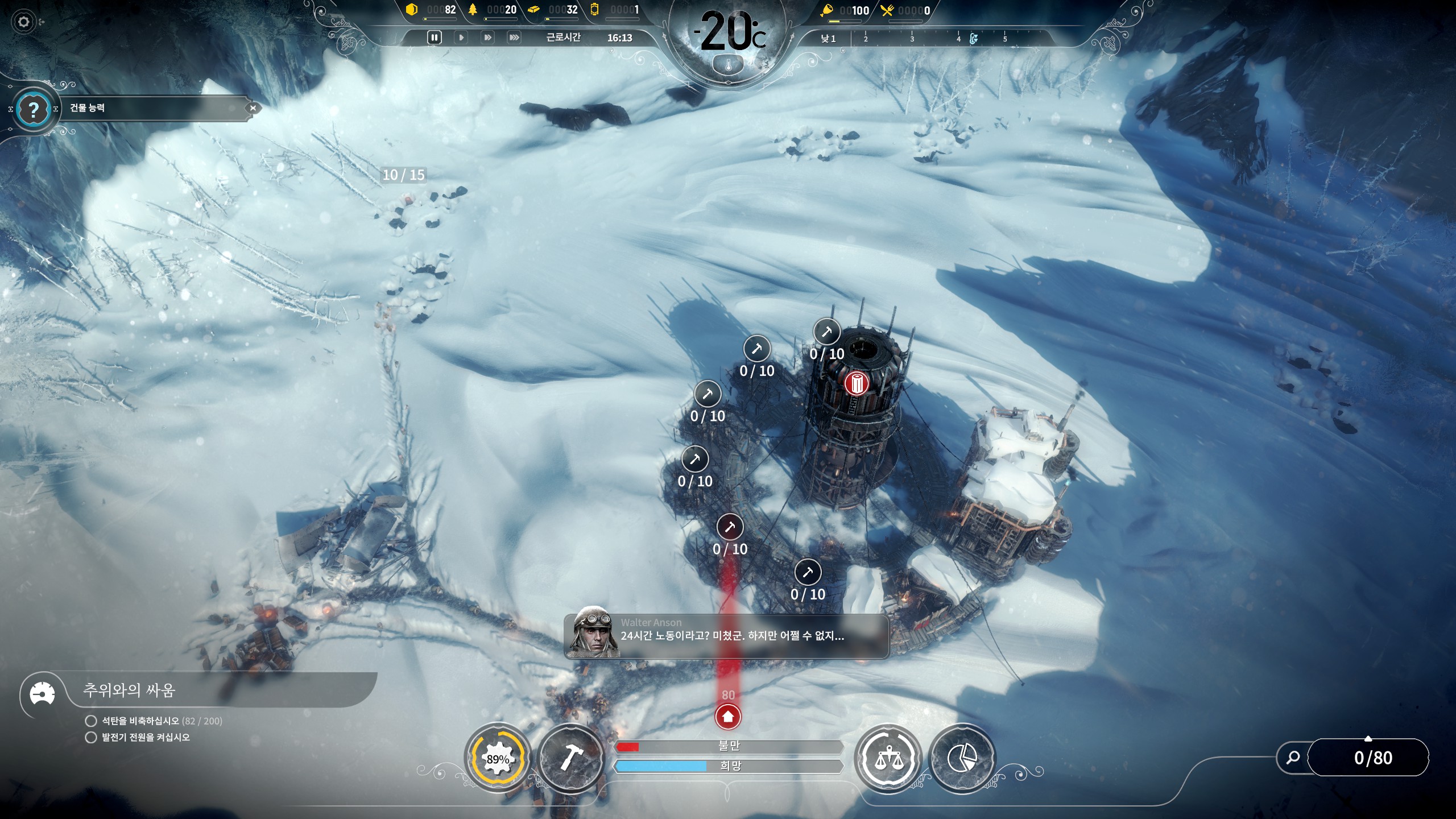1456x819 pixels.
Task: Toggle the thermometer heat overlay
Action: click(729, 66)
